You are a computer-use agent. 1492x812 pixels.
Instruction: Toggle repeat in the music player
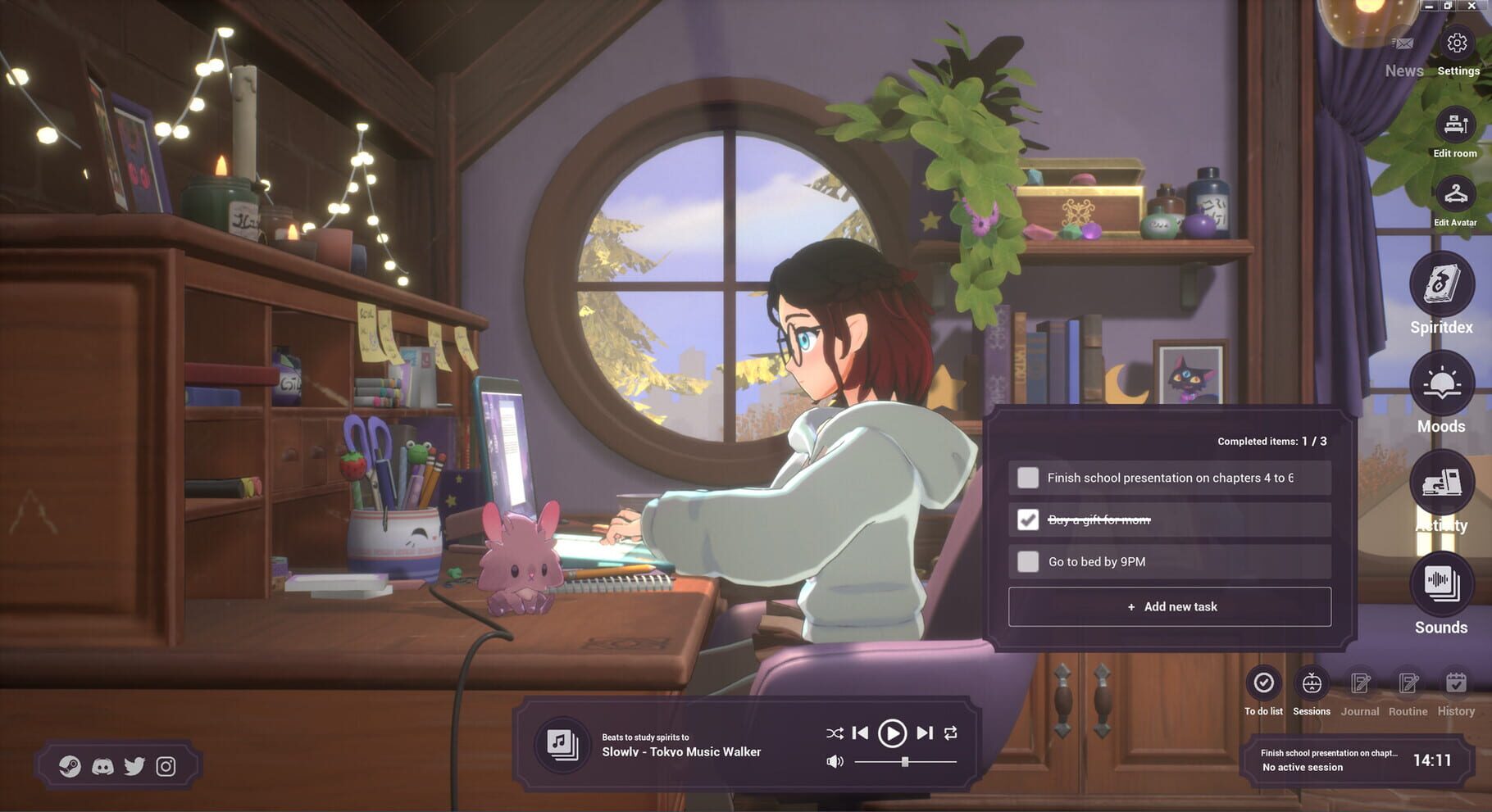951,733
